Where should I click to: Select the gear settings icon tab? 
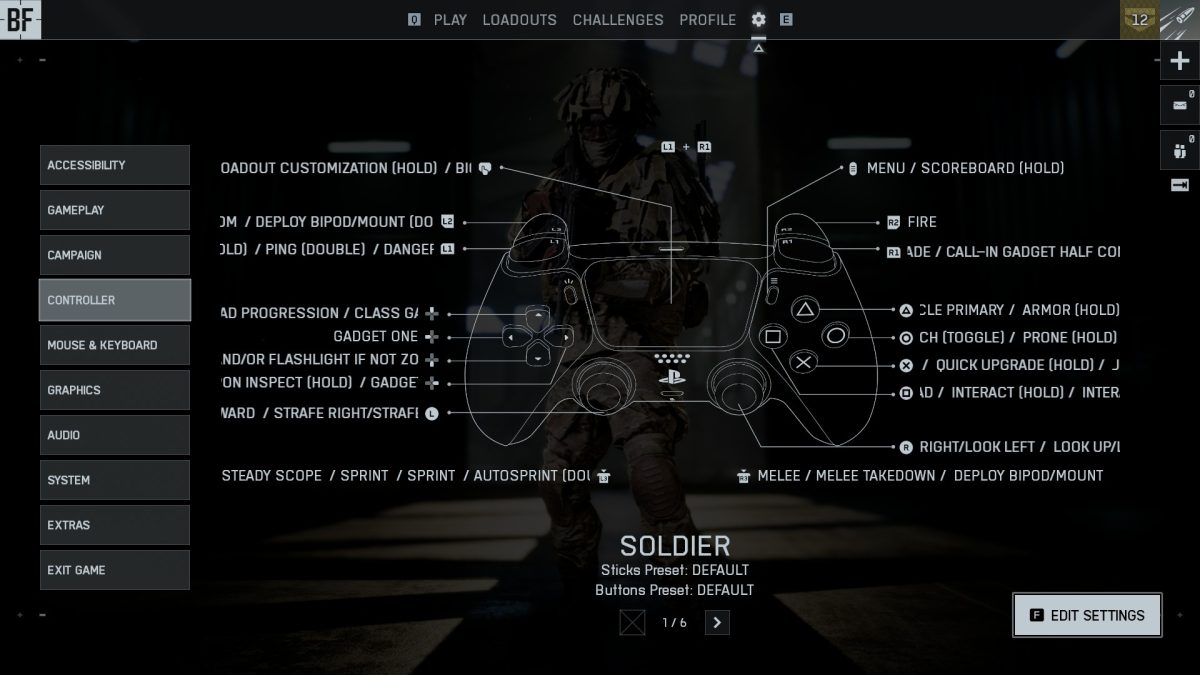(759, 20)
